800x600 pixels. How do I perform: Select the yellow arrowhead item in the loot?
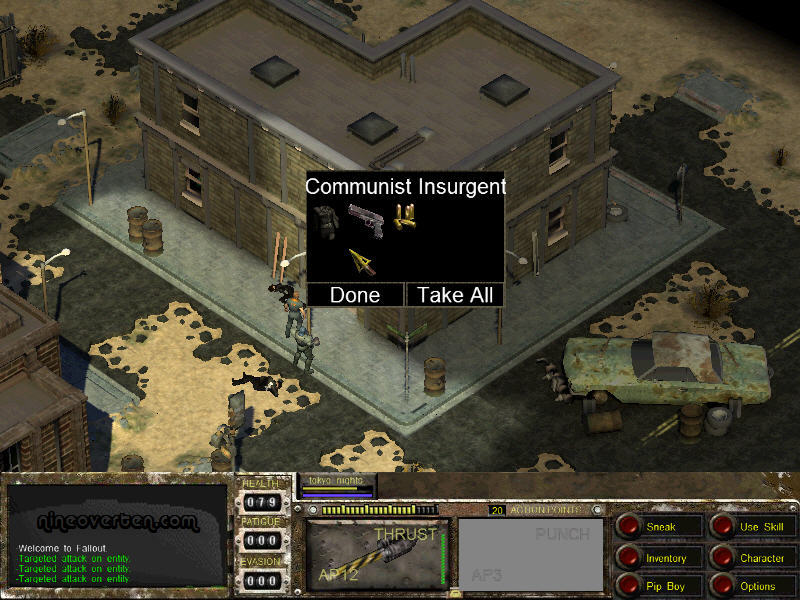coord(362,262)
